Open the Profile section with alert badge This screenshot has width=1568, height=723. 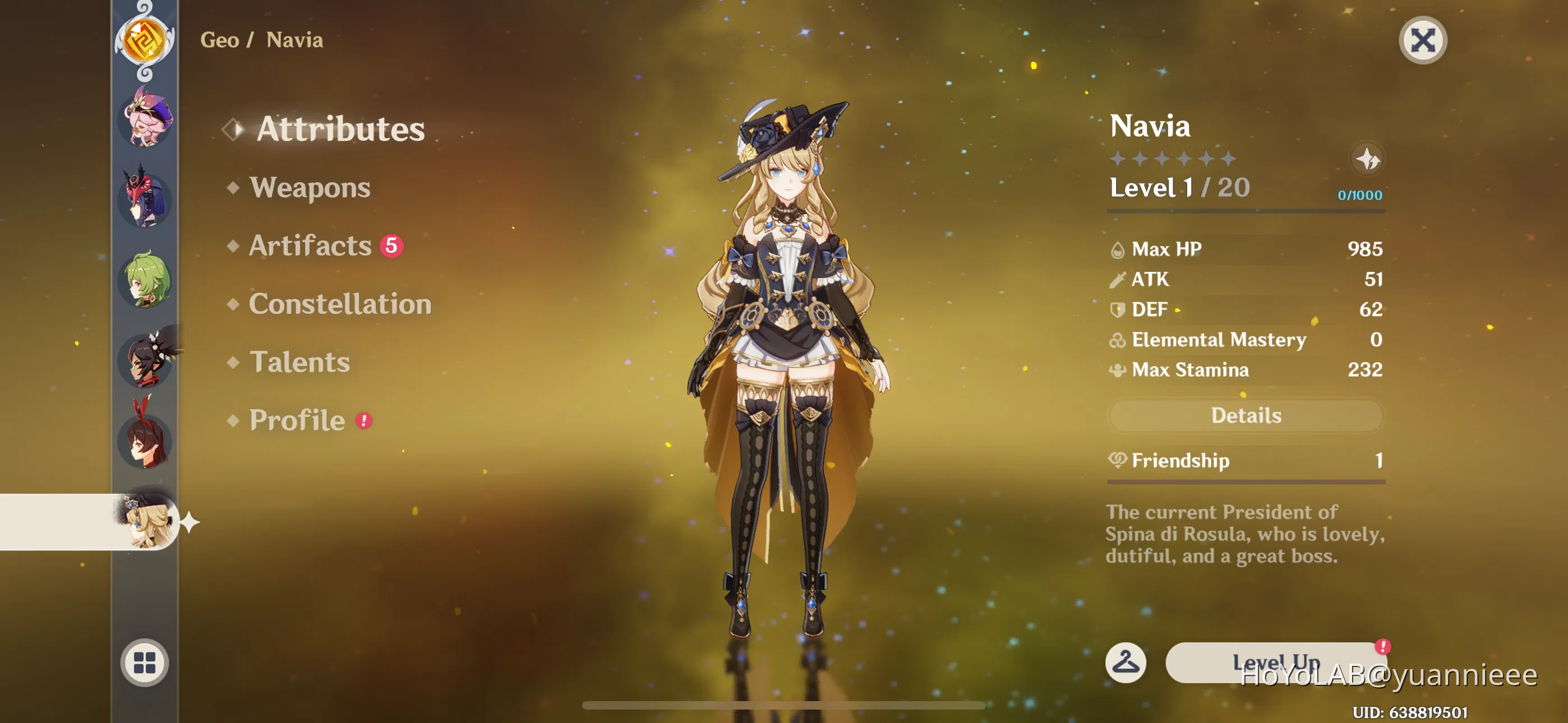(298, 420)
